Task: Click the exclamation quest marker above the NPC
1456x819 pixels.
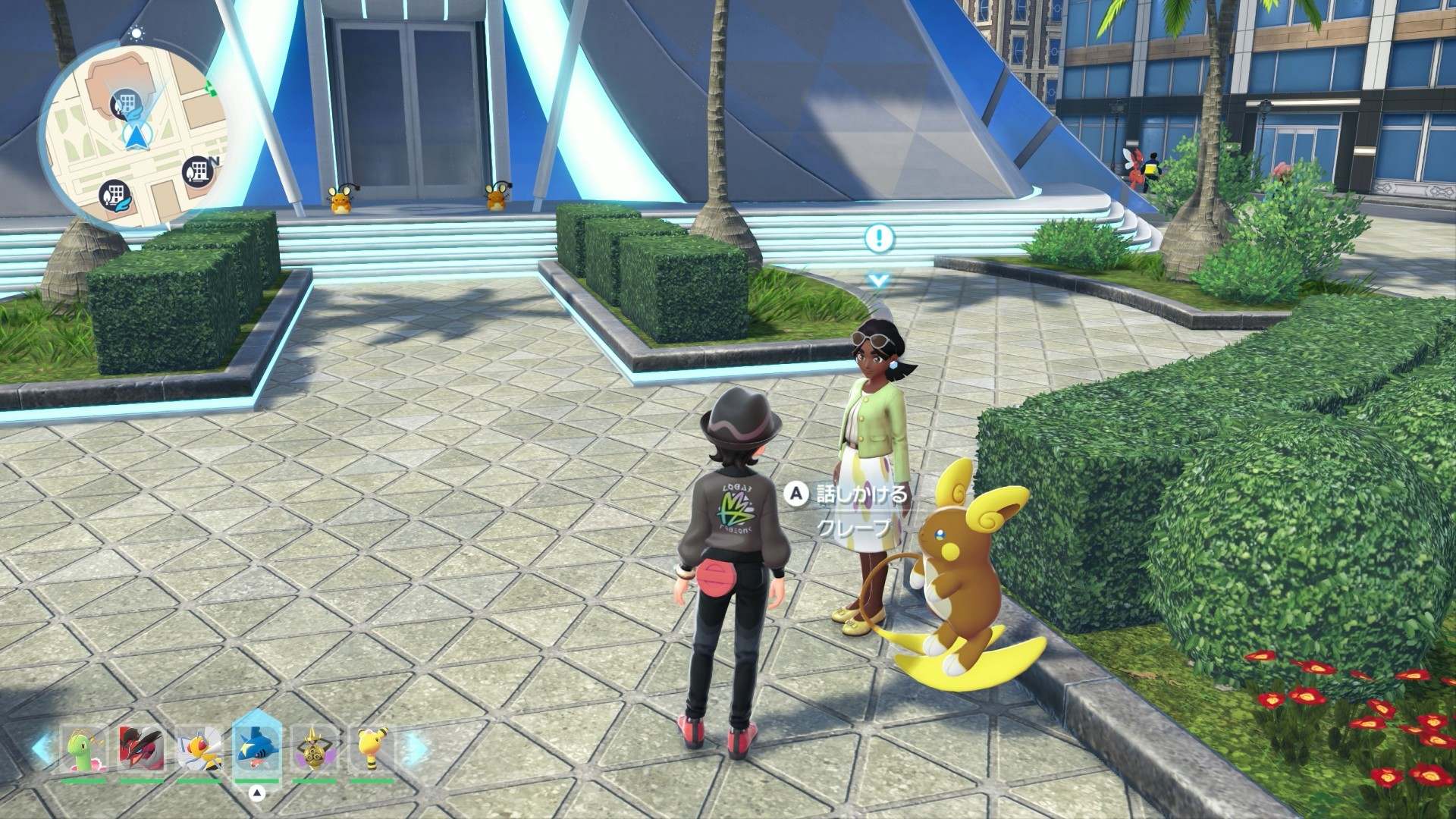Action: click(879, 238)
